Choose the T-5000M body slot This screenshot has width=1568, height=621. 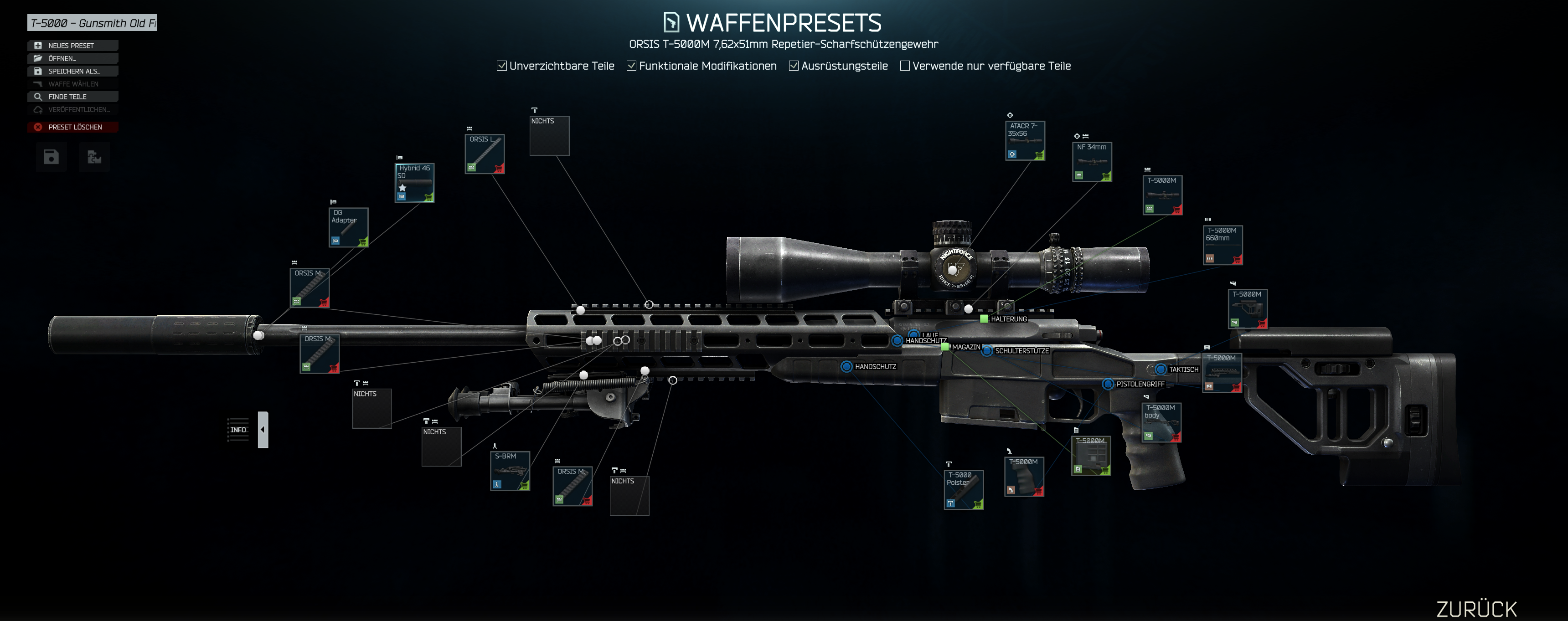[x=1161, y=422]
